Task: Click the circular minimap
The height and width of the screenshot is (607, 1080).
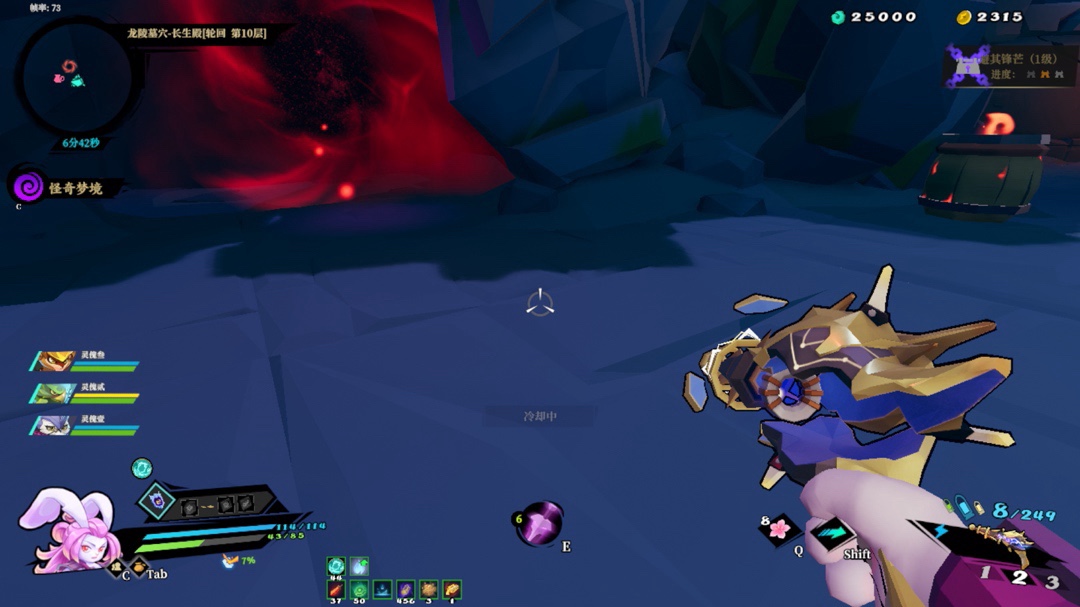Action: pyautogui.click(x=77, y=78)
